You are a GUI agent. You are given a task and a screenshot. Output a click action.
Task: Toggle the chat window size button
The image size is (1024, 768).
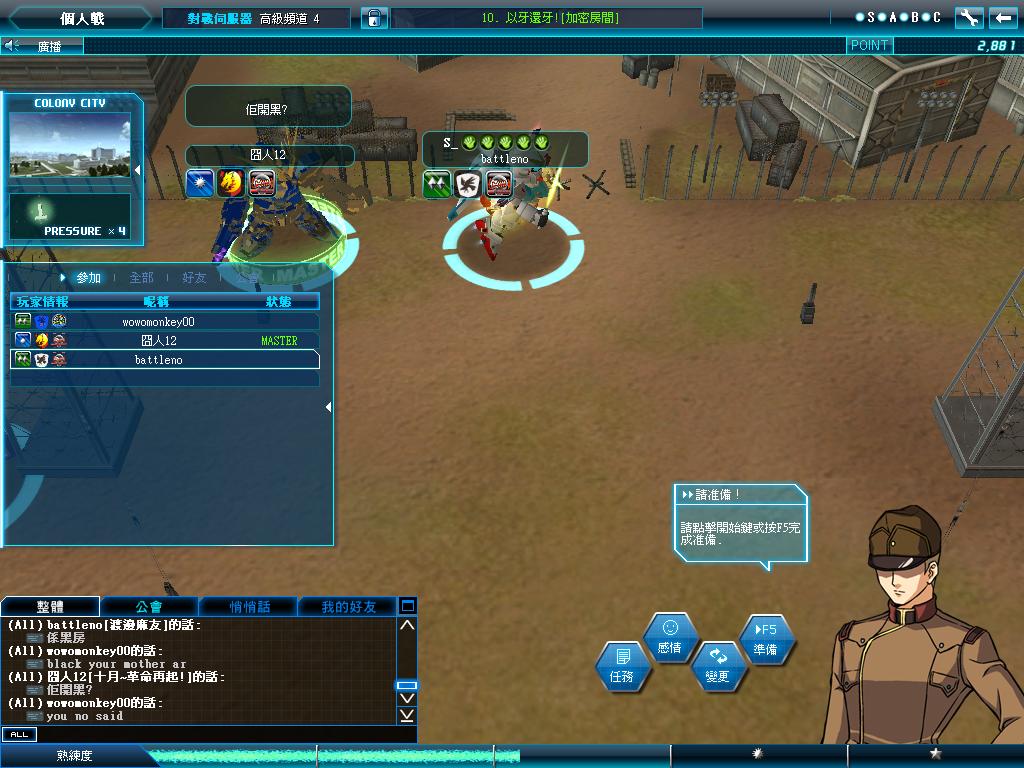tap(407, 606)
